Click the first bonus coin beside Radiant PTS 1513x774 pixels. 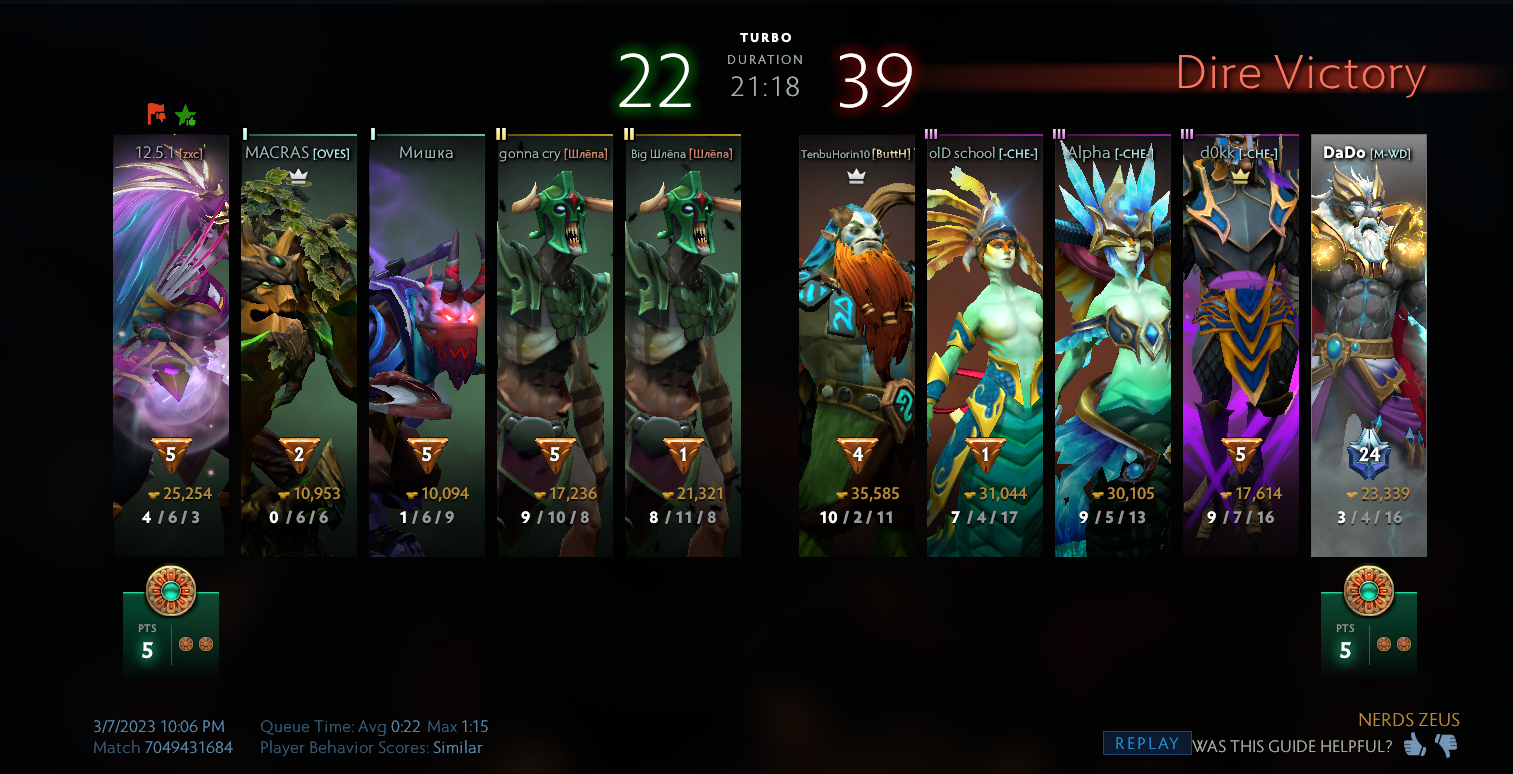pos(184,644)
